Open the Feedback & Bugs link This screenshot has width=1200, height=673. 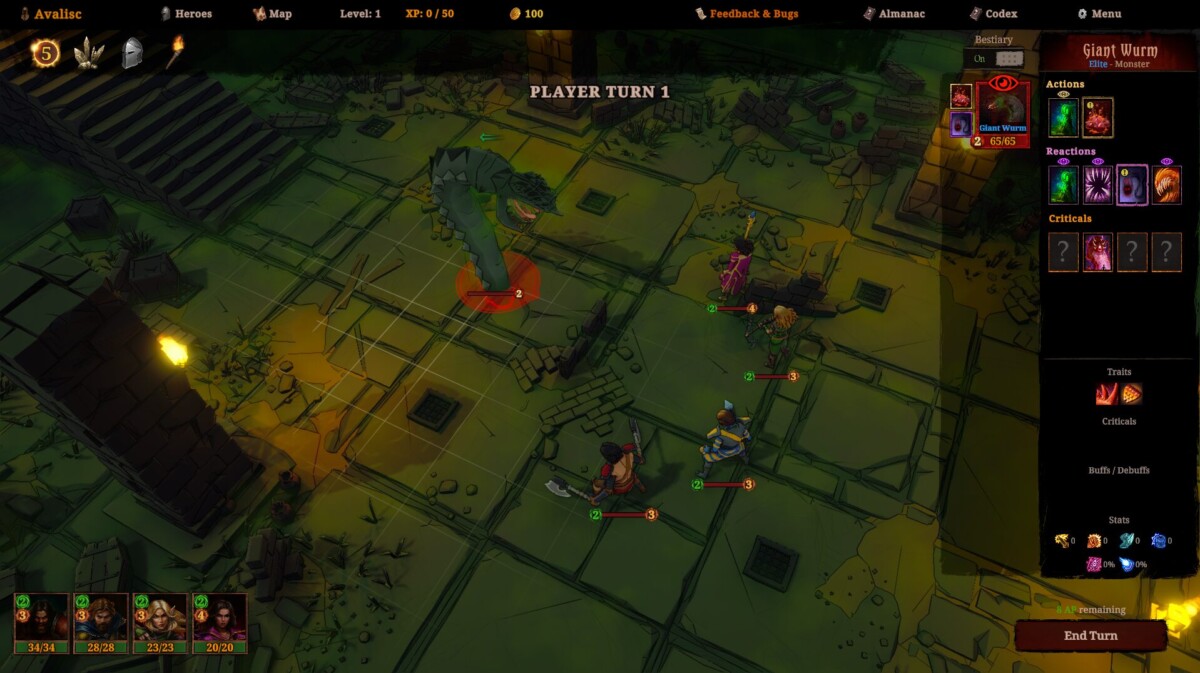click(x=747, y=14)
